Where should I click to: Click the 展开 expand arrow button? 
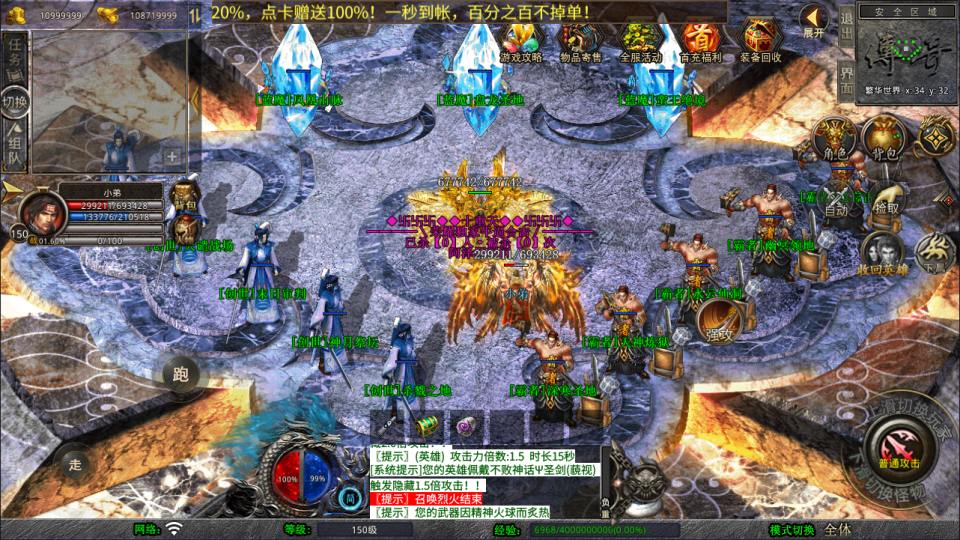[x=814, y=22]
